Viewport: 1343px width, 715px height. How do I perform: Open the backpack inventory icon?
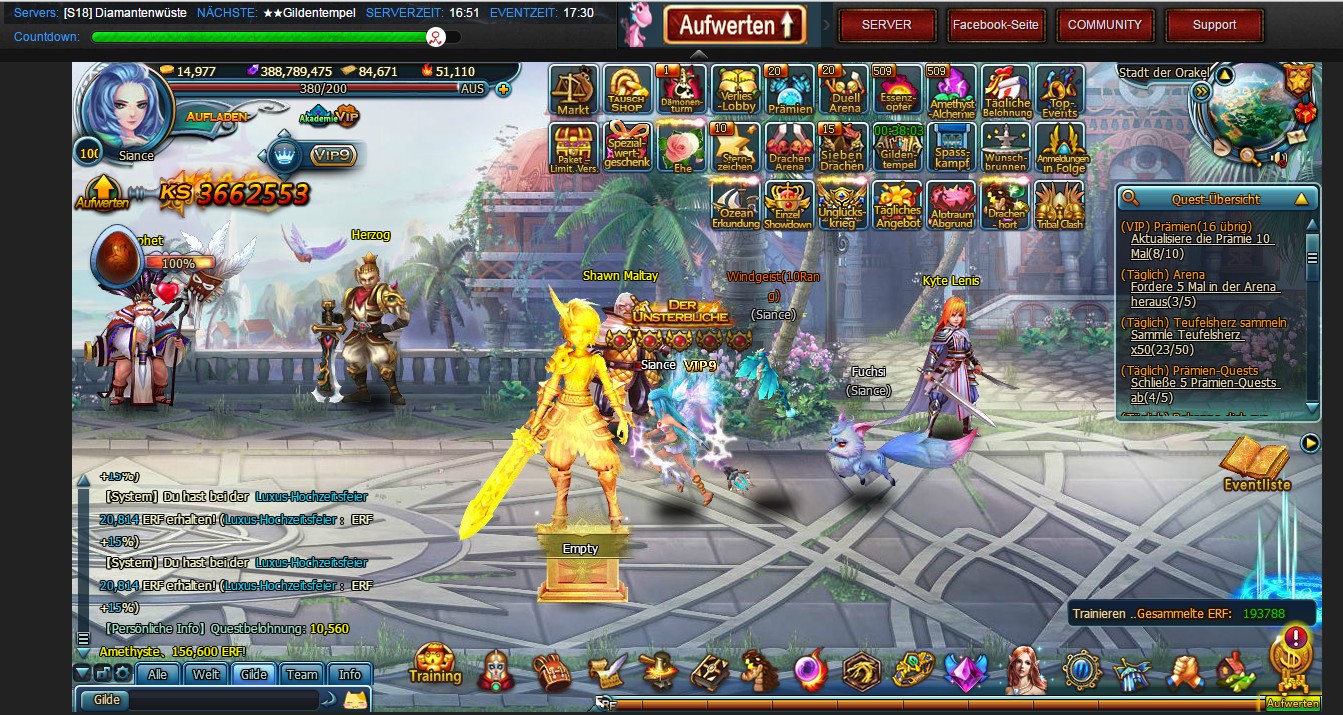point(551,671)
